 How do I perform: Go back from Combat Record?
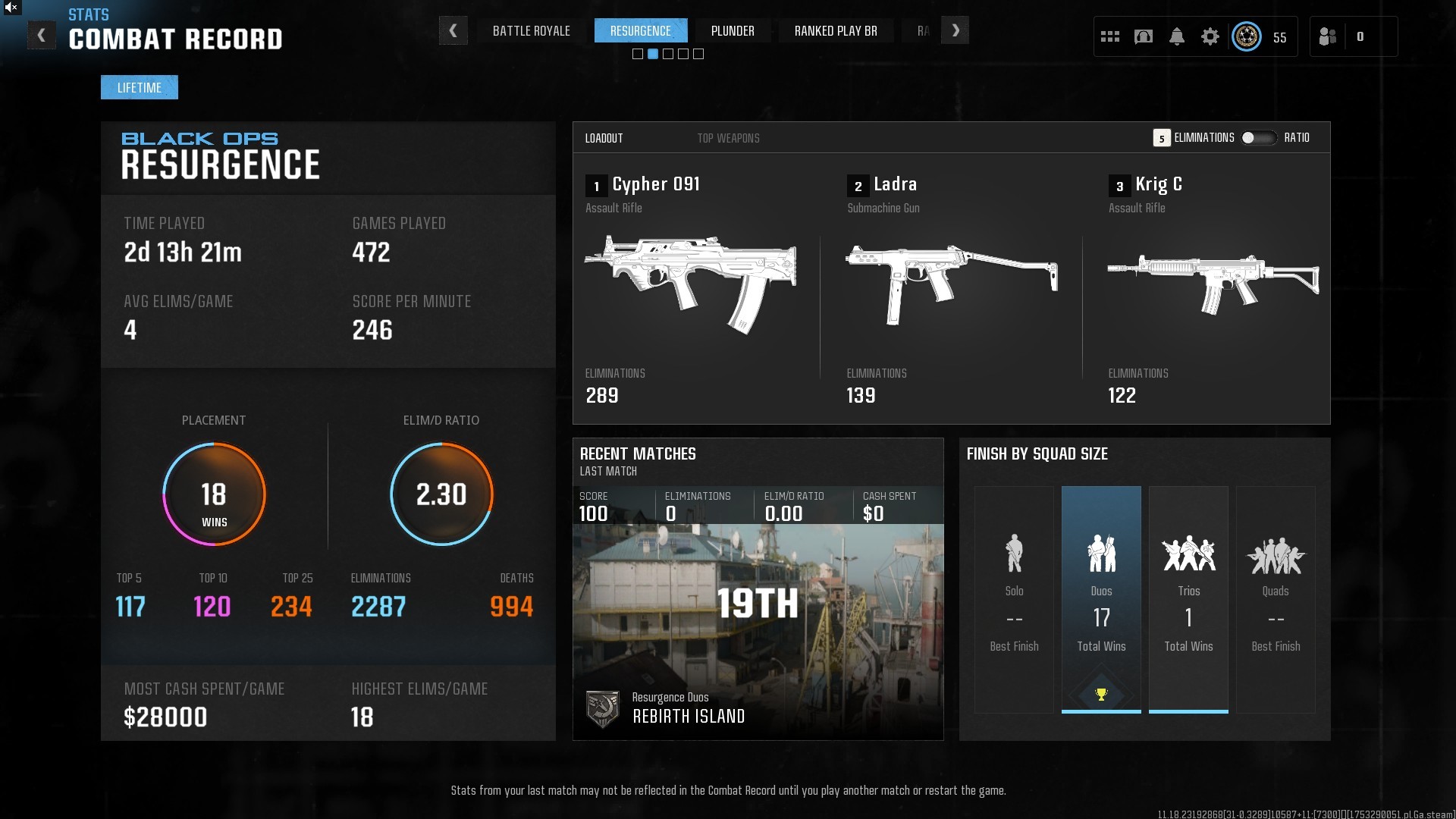[42, 35]
